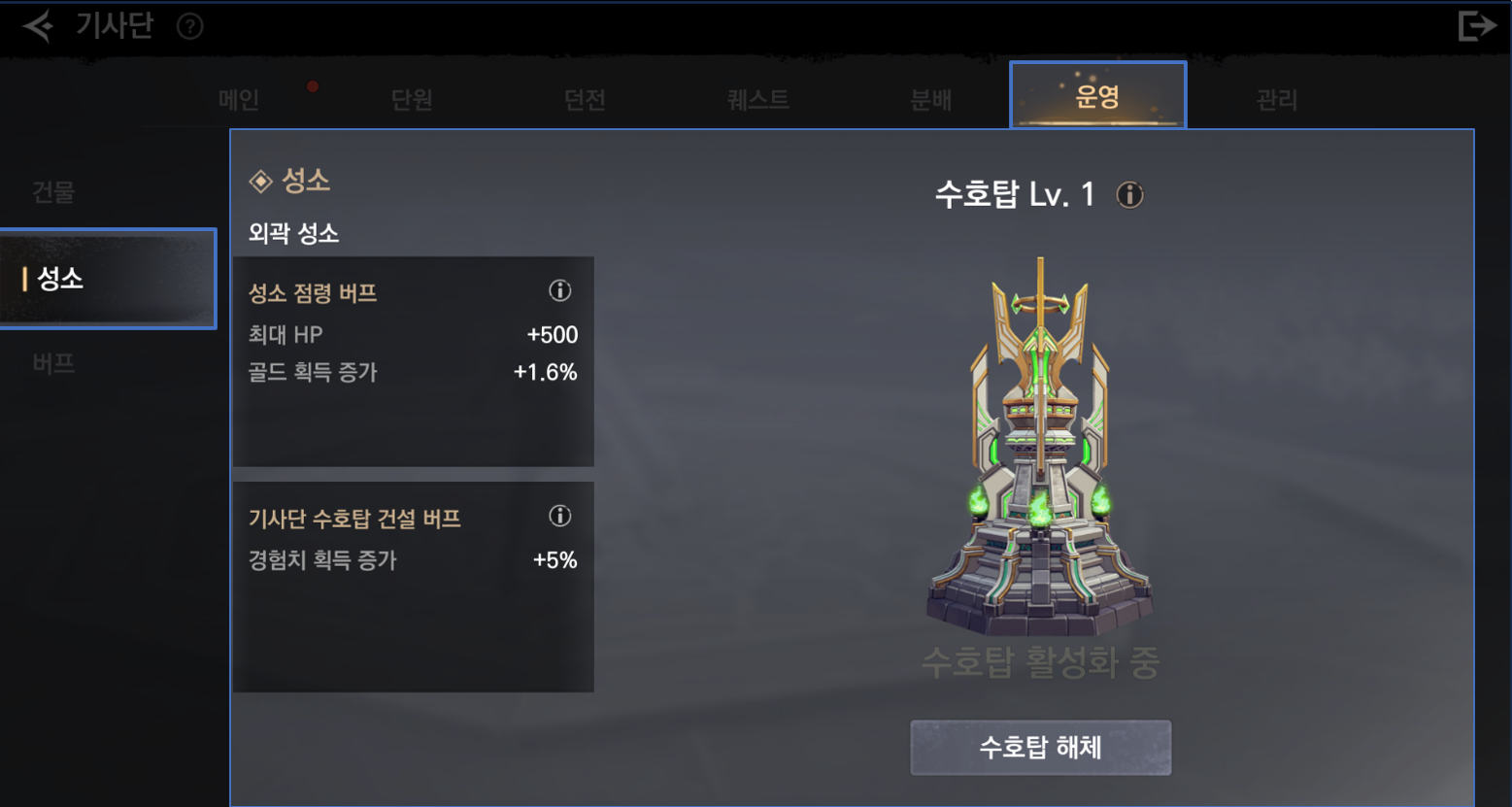The image size is (1512, 807).
Task: Select the 던전 tab
Action: (x=585, y=99)
